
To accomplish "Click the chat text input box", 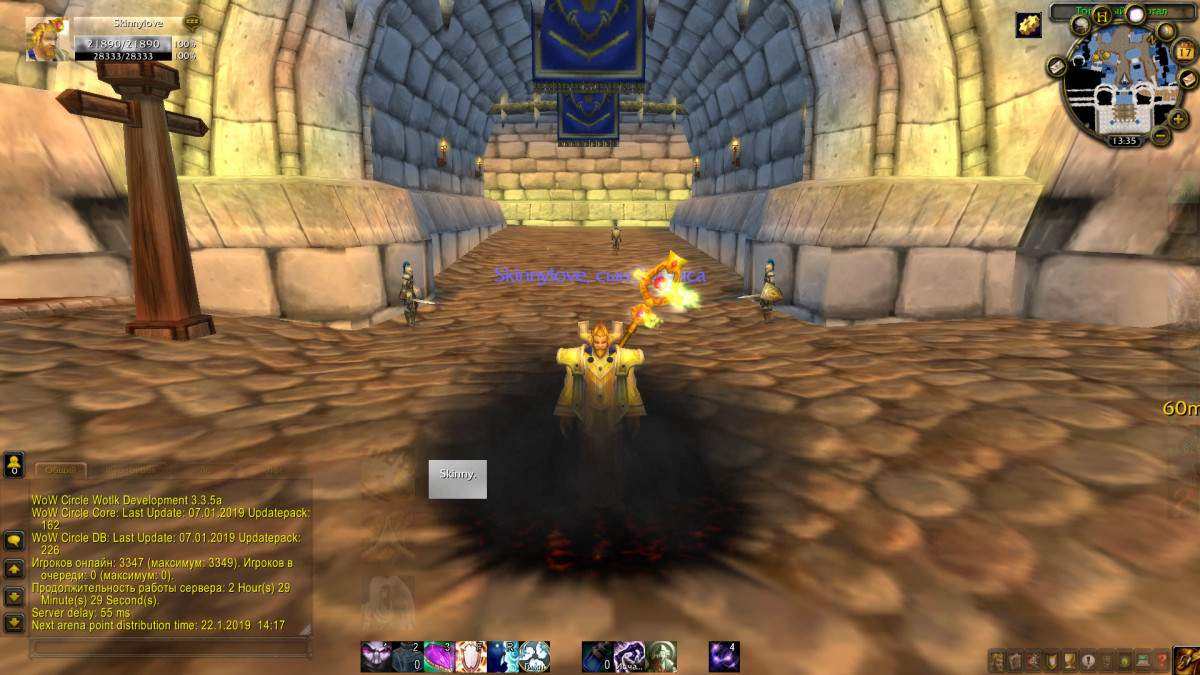I will pyautogui.click(x=170, y=648).
